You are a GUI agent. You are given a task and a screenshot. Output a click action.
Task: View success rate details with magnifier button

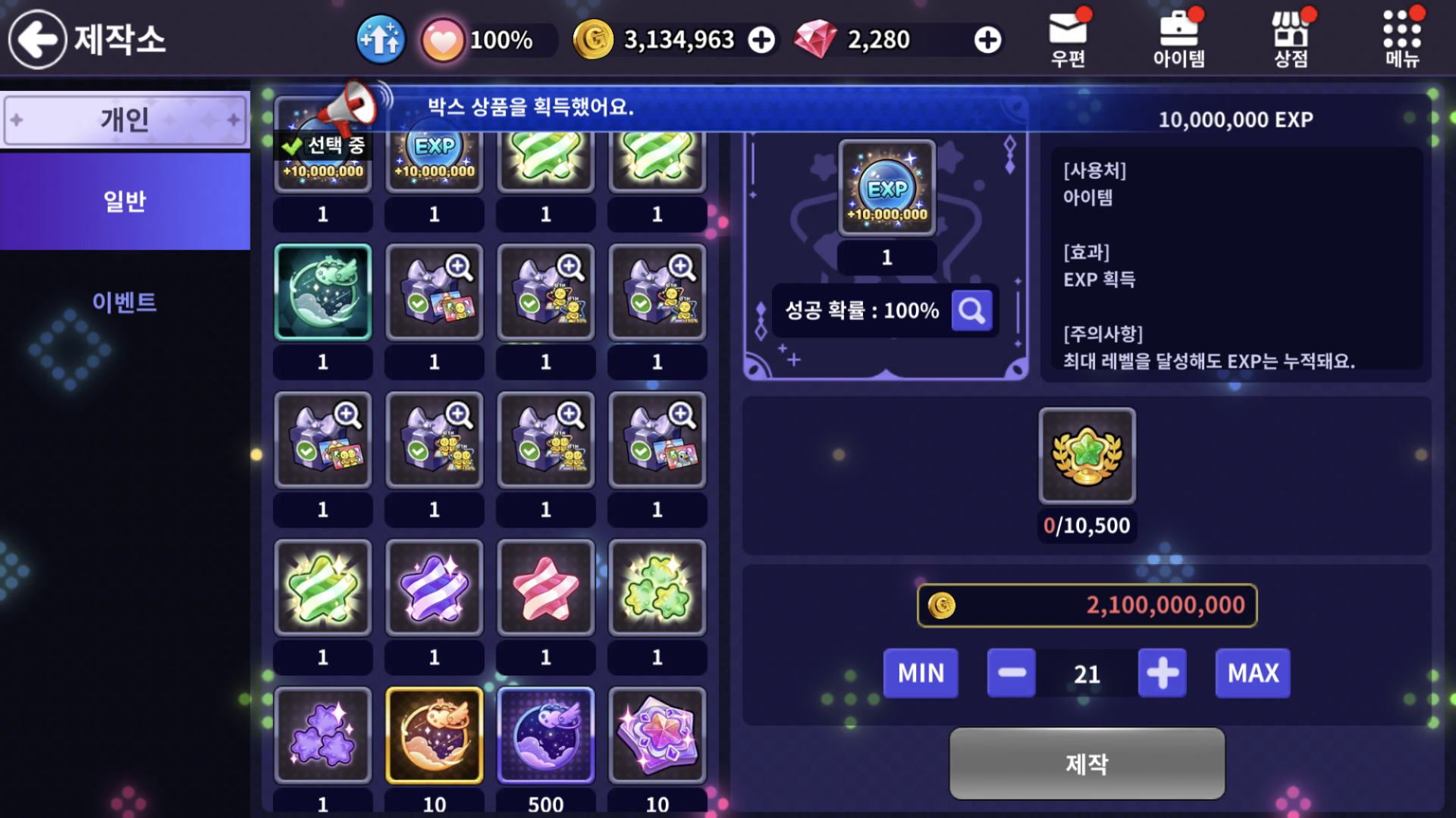pyautogui.click(x=971, y=310)
